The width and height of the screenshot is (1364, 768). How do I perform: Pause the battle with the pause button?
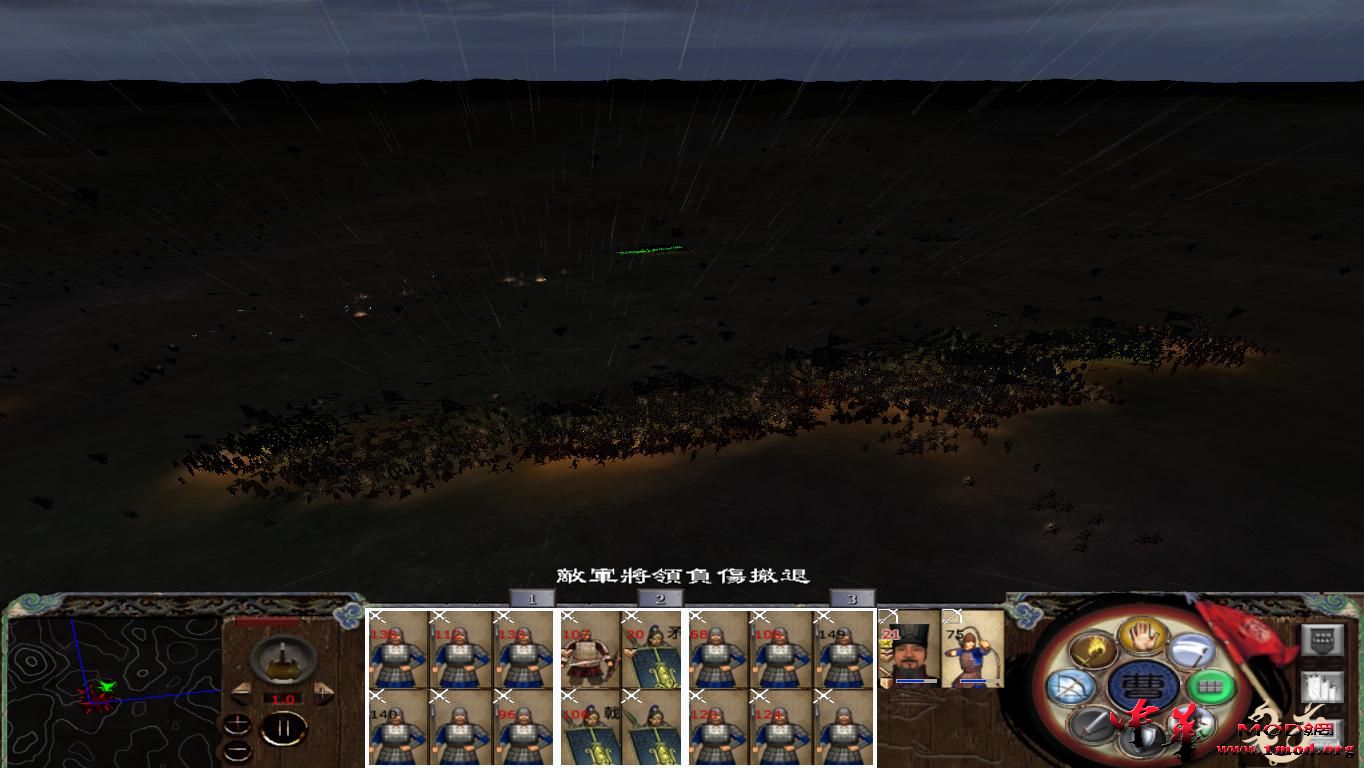coord(284,728)
